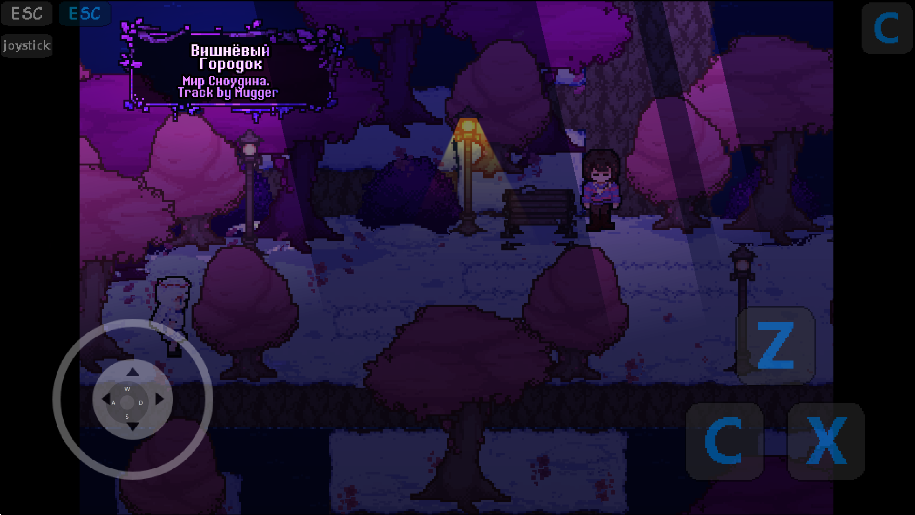915x515 pixels.
Task: Tap the virtual Z action button
Action: pyautogui.click(x=775, y=345)
